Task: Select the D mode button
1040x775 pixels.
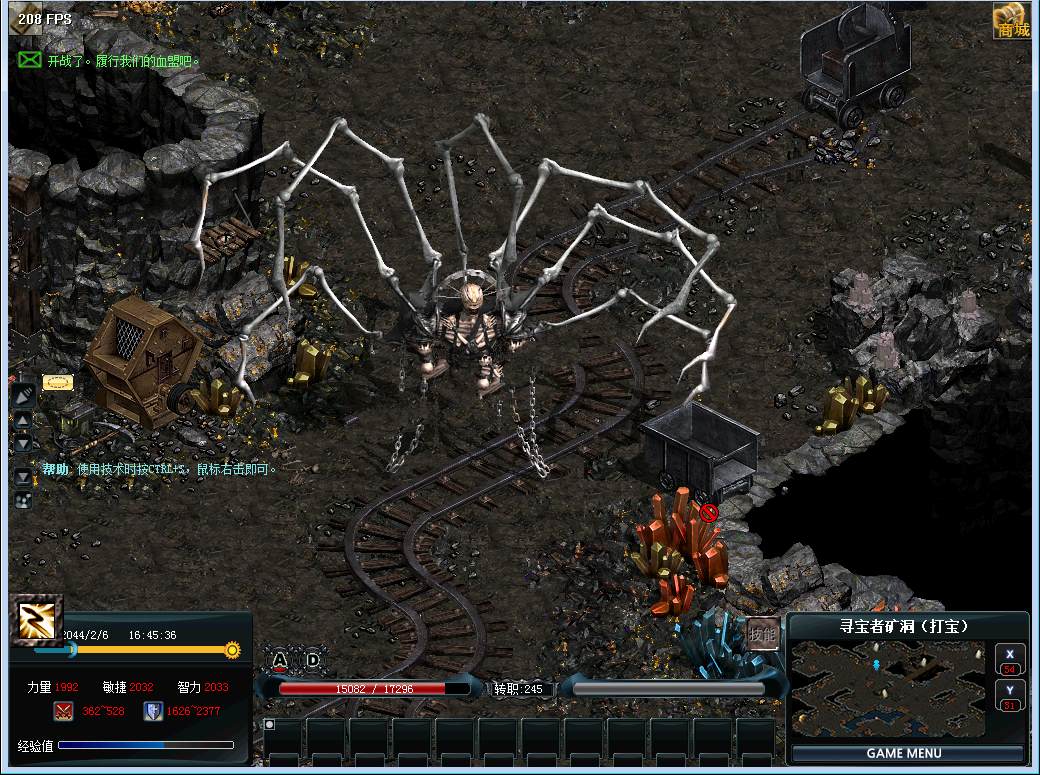Action: point(313,659)
